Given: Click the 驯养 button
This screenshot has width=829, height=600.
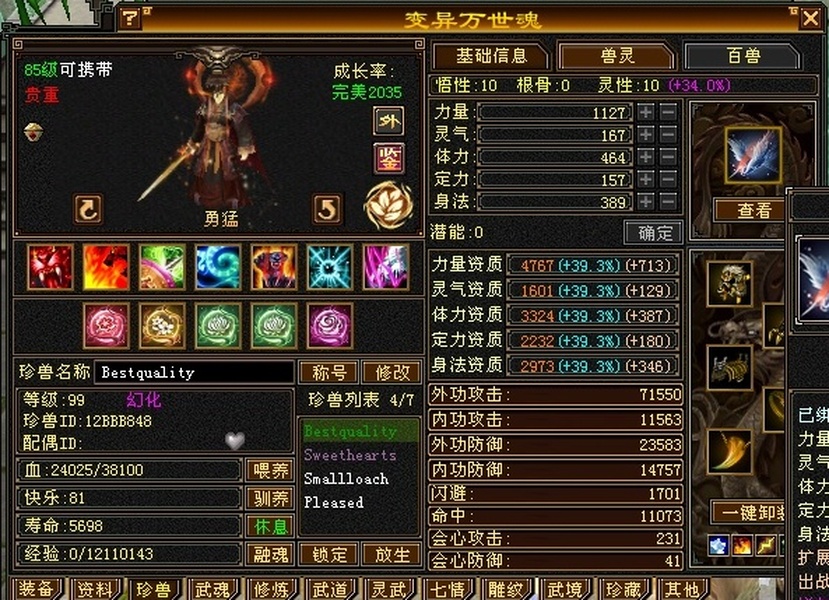Looking at the screenshot, I should click(269, 498).
